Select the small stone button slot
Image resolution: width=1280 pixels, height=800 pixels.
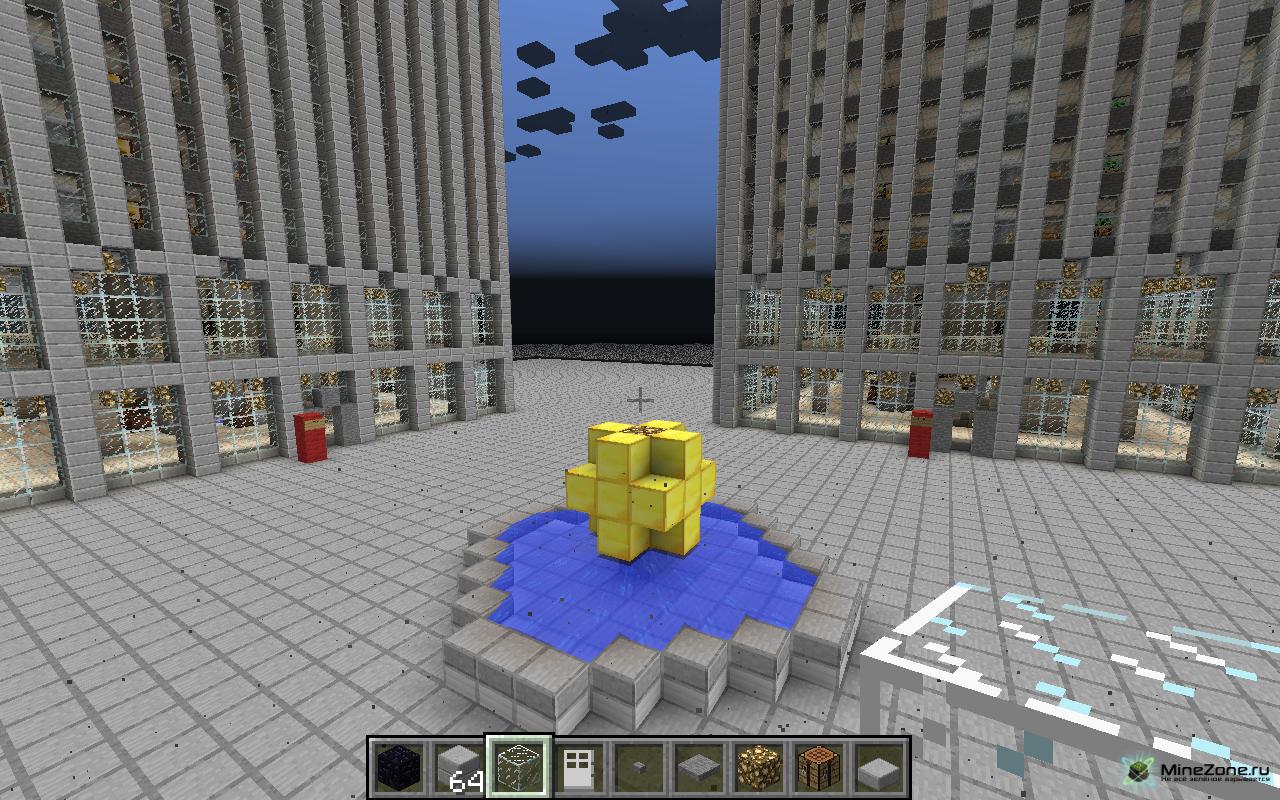638,767
